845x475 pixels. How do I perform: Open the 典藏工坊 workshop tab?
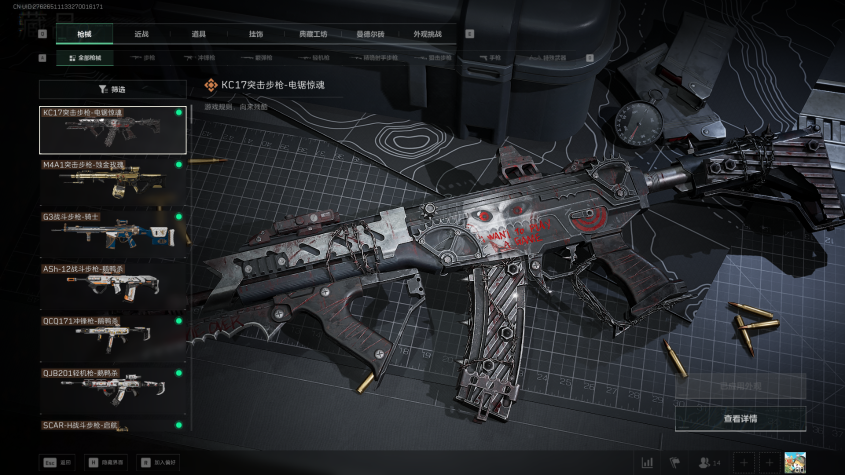pyautogui.click(x=313, y=33)
